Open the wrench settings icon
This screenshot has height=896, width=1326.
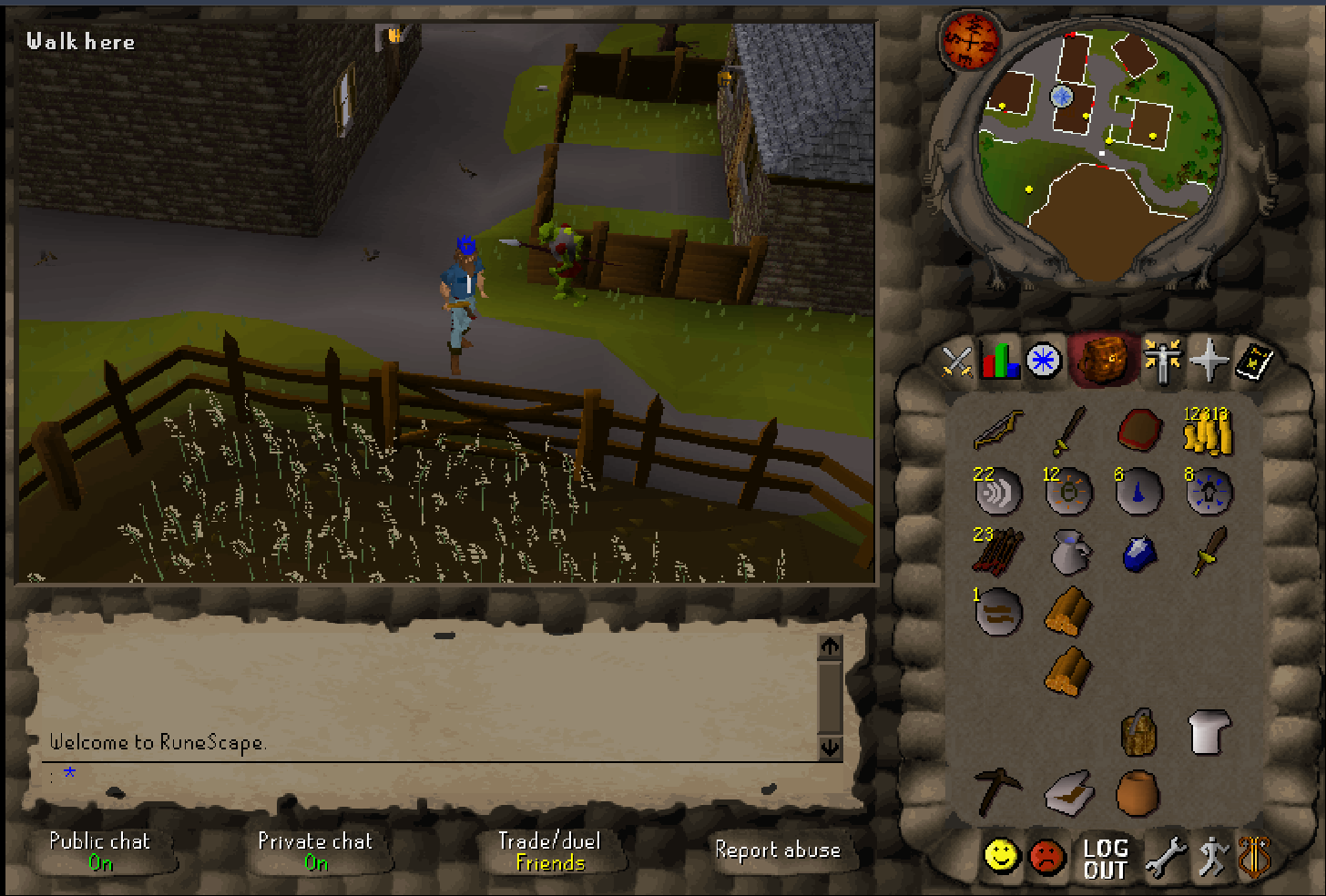point(1167,856)
